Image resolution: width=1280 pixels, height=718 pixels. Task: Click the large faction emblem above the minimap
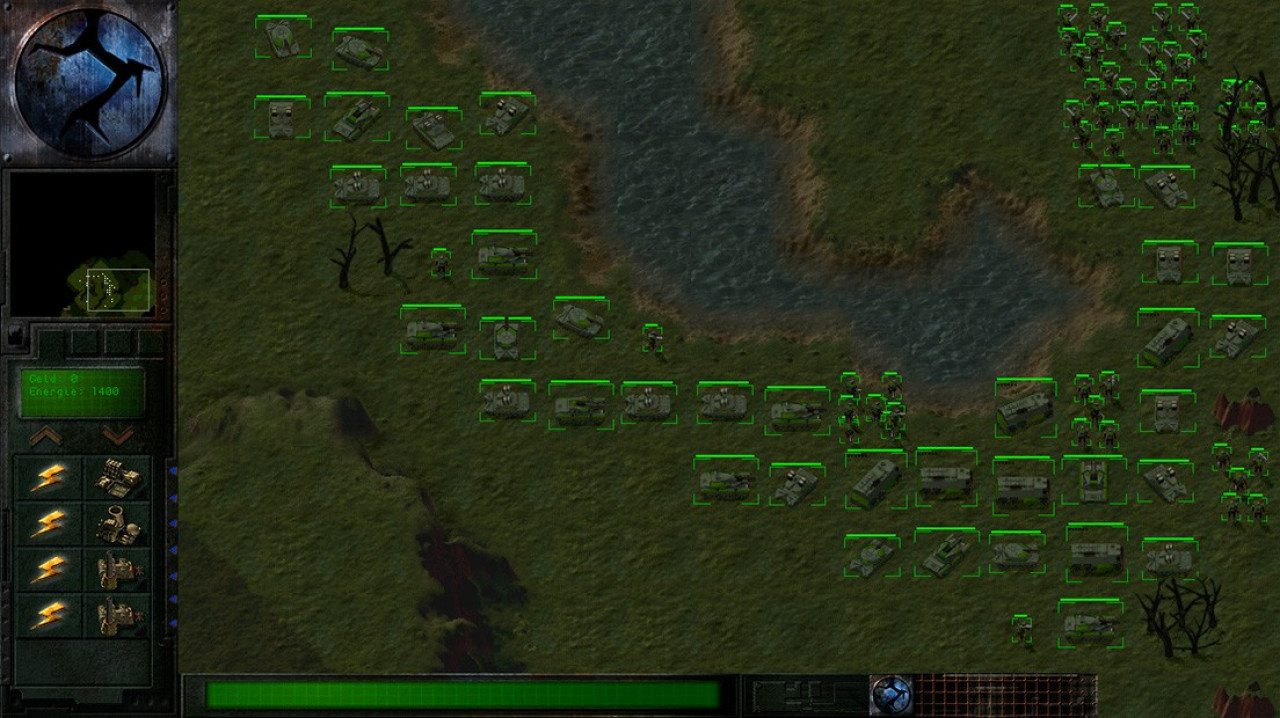(x=89, y=82)
